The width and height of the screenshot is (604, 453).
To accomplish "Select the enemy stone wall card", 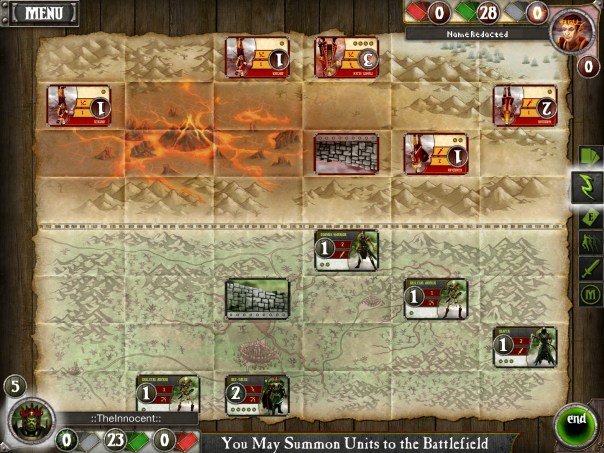I will pos(346,154).
